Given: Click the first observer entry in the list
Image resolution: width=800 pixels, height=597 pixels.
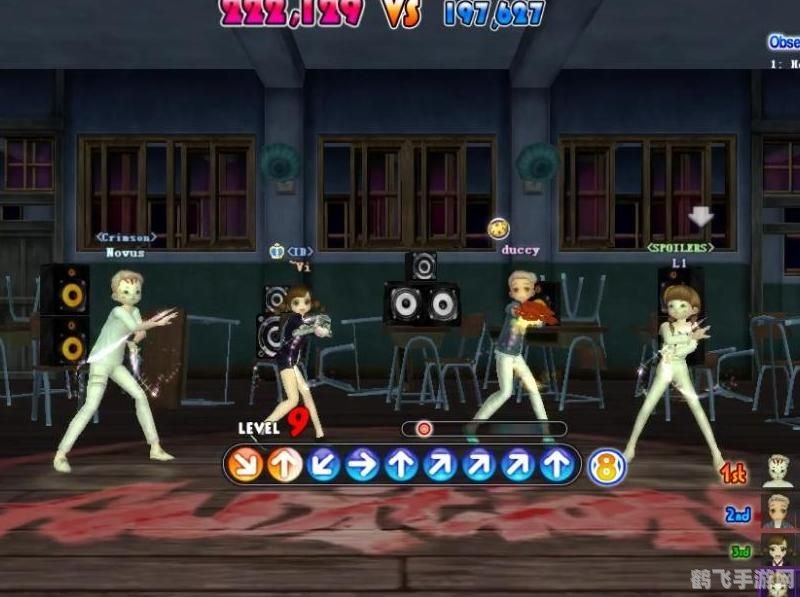Looking at the screenshot, I should (x=786, y=64).
